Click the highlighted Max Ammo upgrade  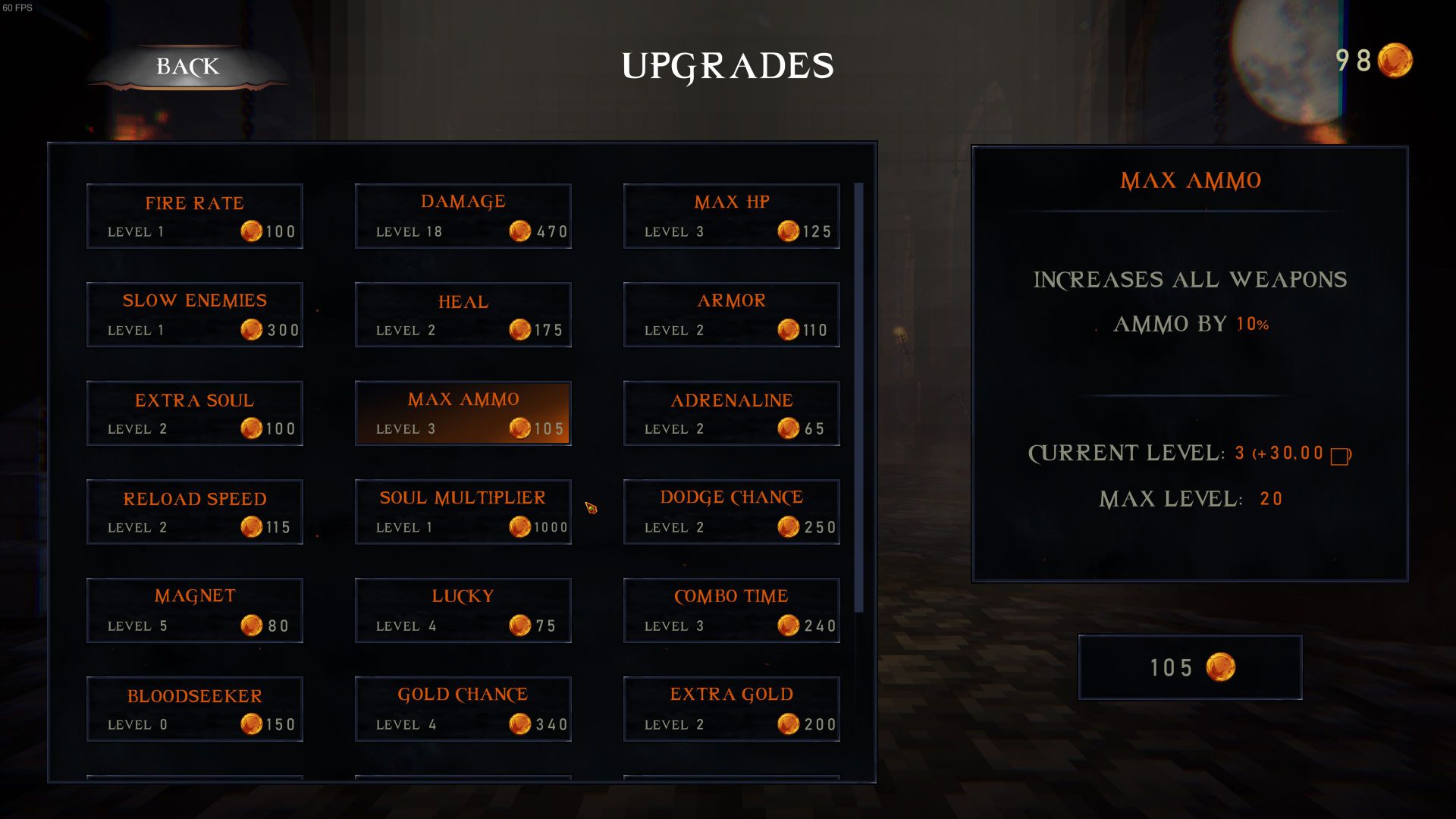463,413
